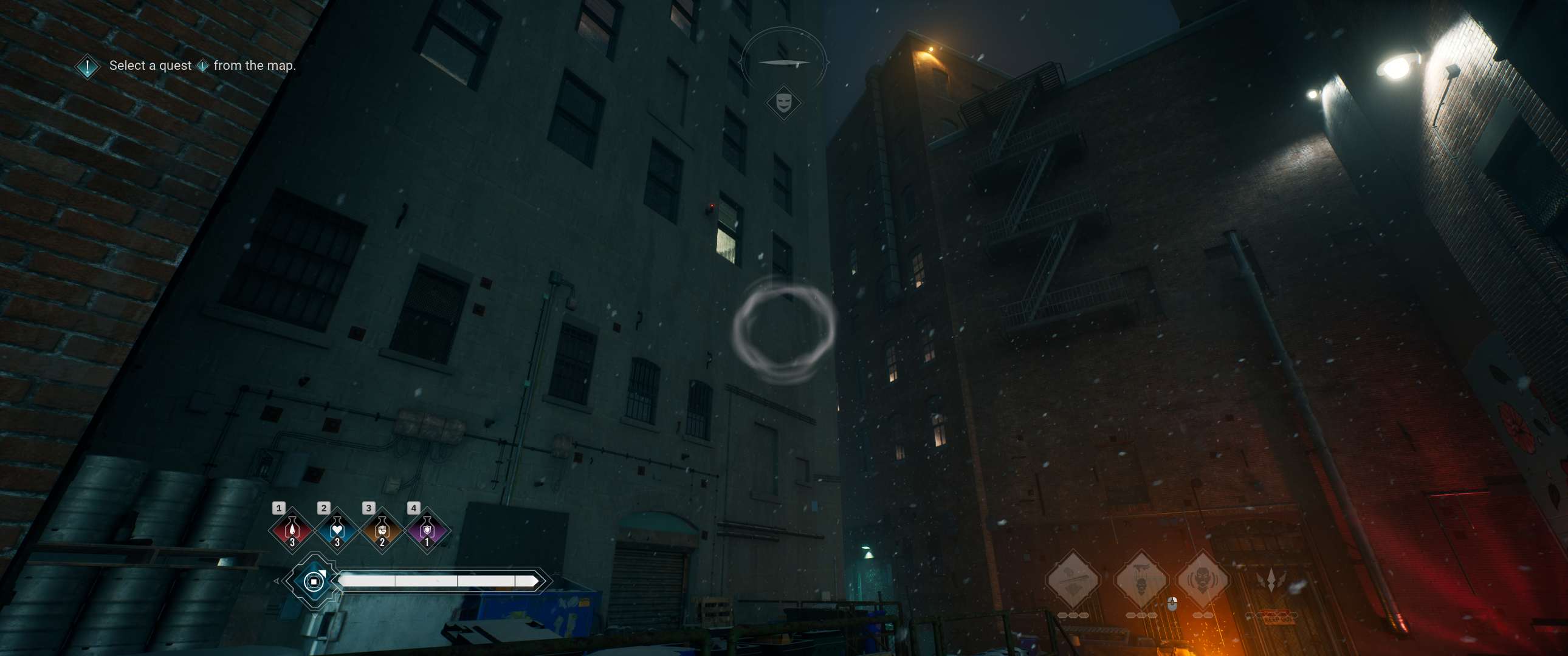The height and width of the screenshot is (656, 1568).
Task: Click the middle dimmed power icon above the mouse indicator
Action: point(1143,579)
